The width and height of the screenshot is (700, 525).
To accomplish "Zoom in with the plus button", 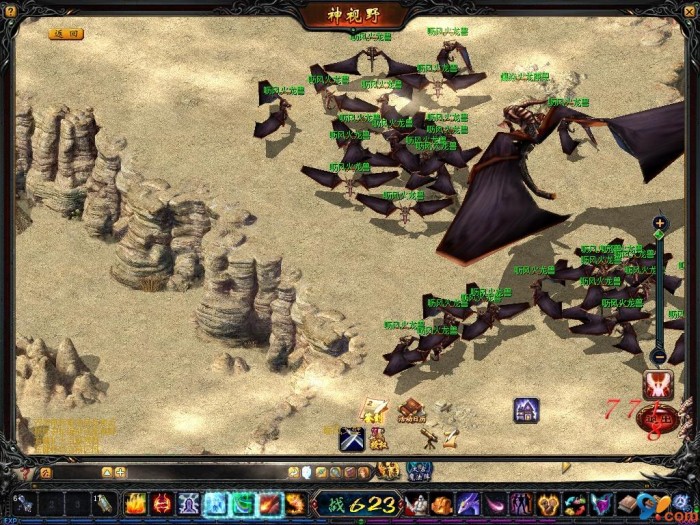I will (x=659, y=223).
